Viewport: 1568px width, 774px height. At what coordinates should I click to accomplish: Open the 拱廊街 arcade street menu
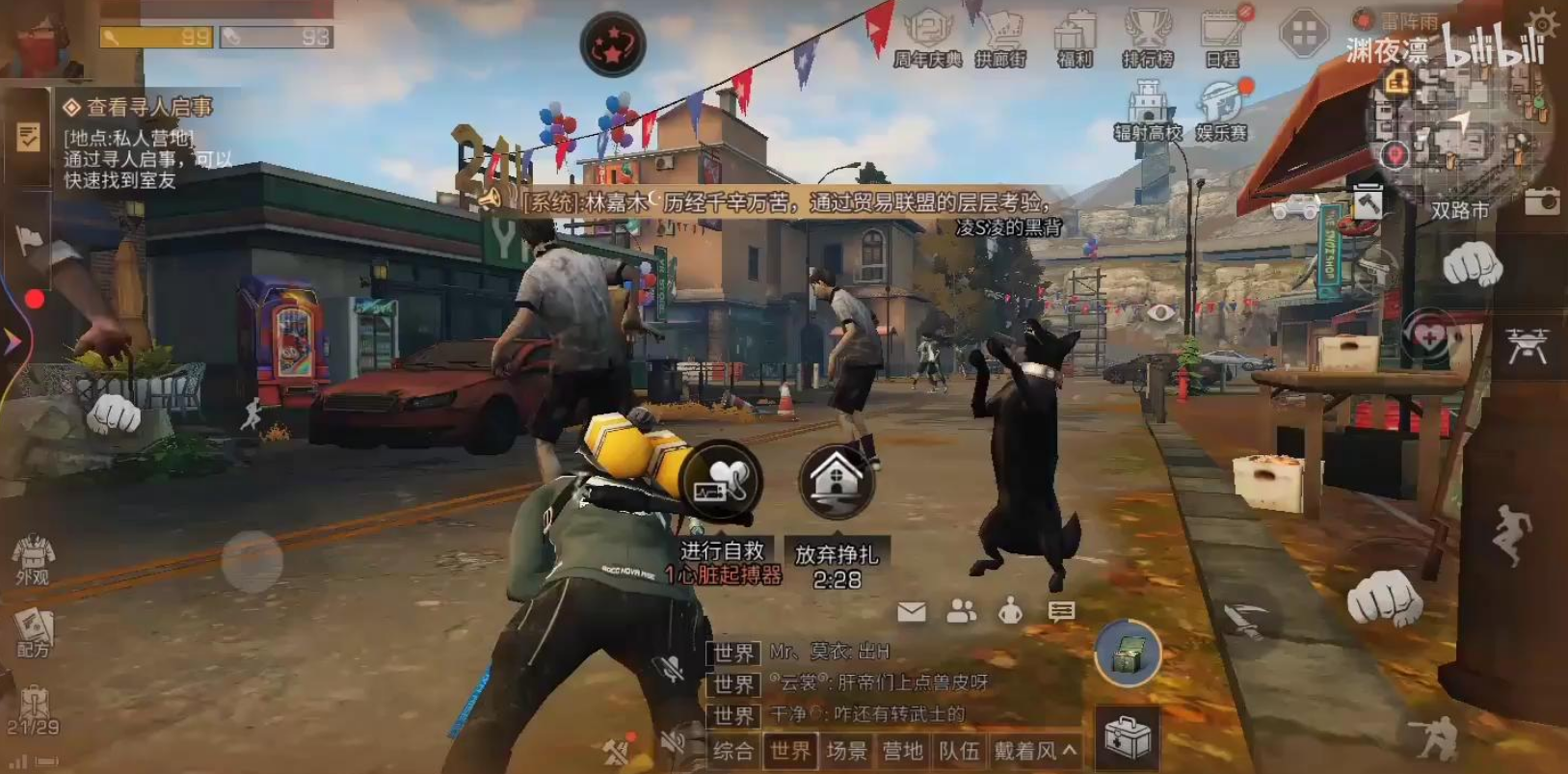(1000, 39)
